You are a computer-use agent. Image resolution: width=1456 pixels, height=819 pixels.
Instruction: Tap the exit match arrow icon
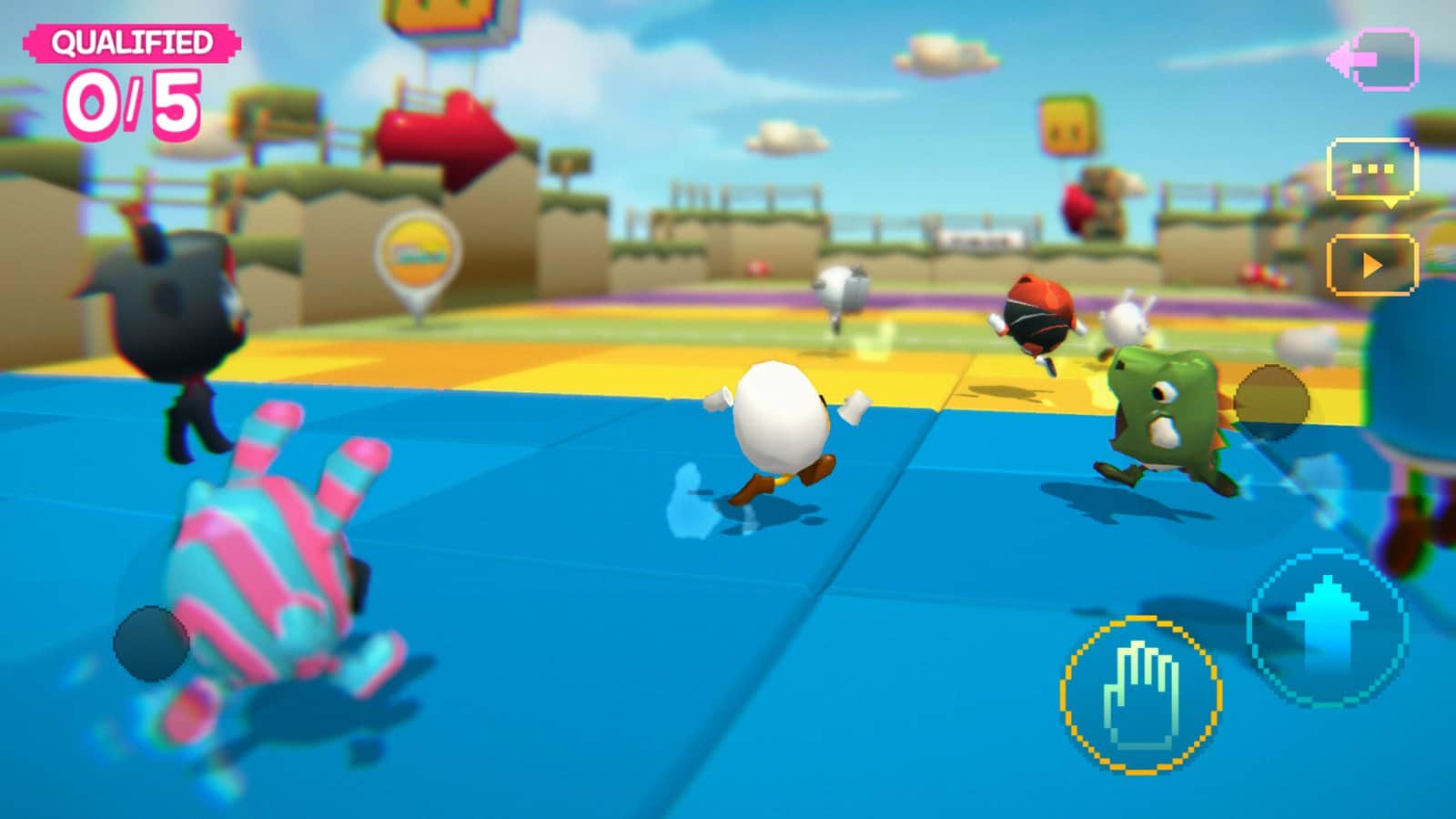point(1374,59)
